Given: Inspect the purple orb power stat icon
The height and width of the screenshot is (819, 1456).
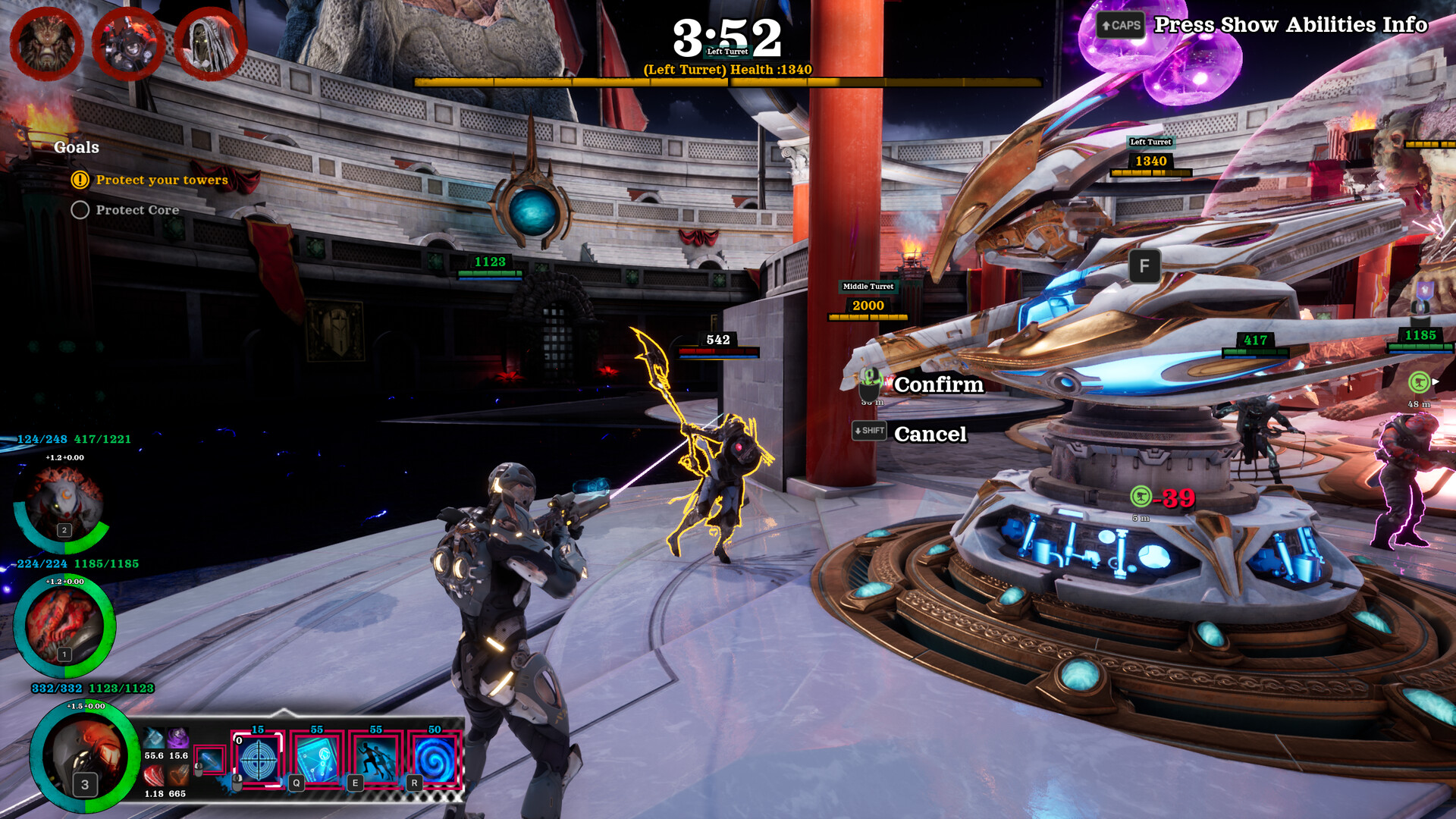Looking at the screenshot, I should tap(178, 738).
